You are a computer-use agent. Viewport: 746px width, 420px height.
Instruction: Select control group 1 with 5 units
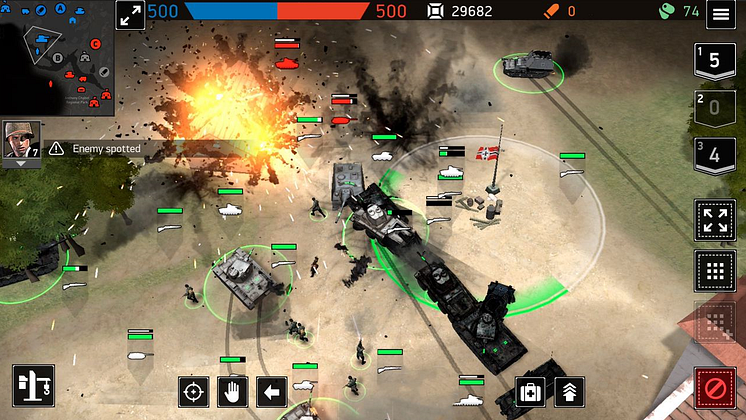pos(714,59)
